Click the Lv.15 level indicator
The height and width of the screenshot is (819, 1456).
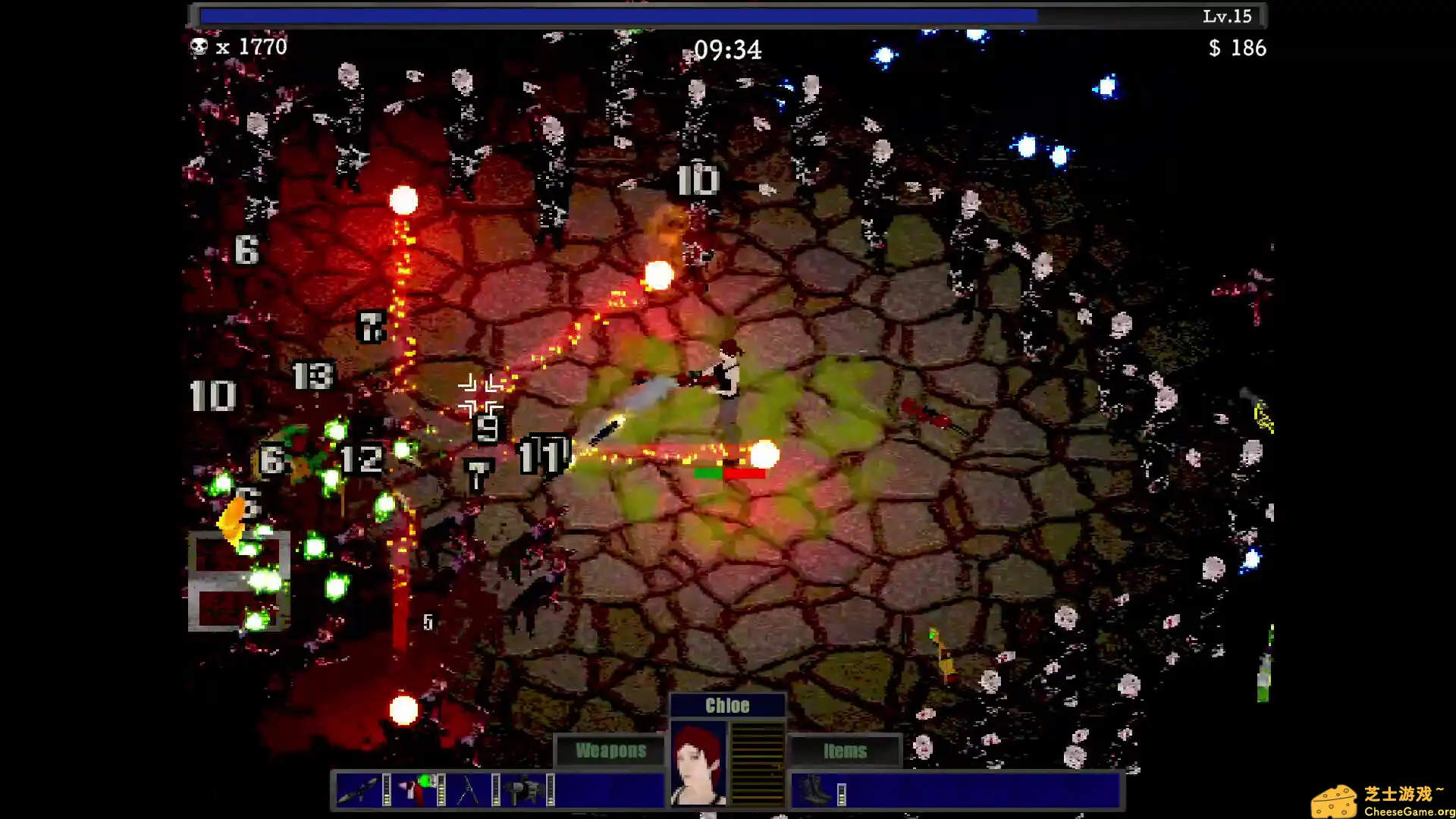tap(1226, 16)
